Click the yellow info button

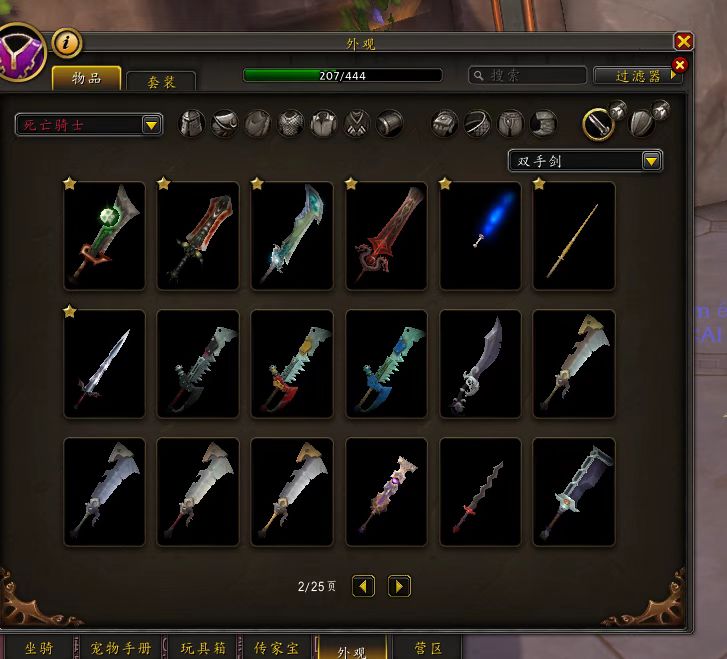(x=67, y=43)
